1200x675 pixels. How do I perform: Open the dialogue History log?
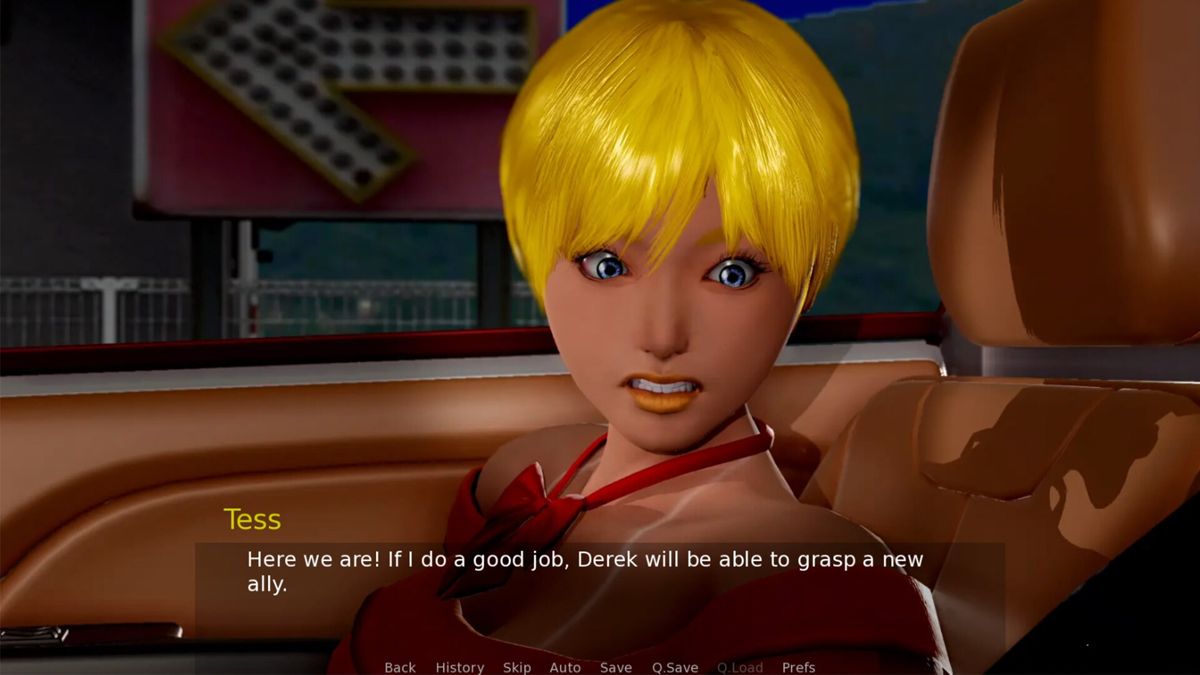[x=459, y=667]
